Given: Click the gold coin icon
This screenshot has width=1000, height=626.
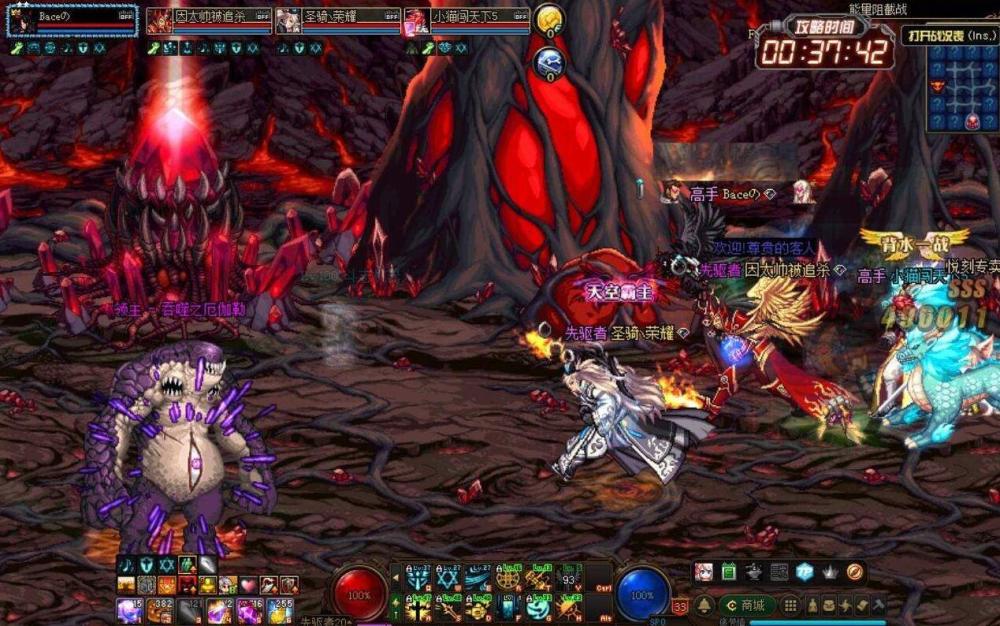Looking at the screenshot, I should point(548,19).
